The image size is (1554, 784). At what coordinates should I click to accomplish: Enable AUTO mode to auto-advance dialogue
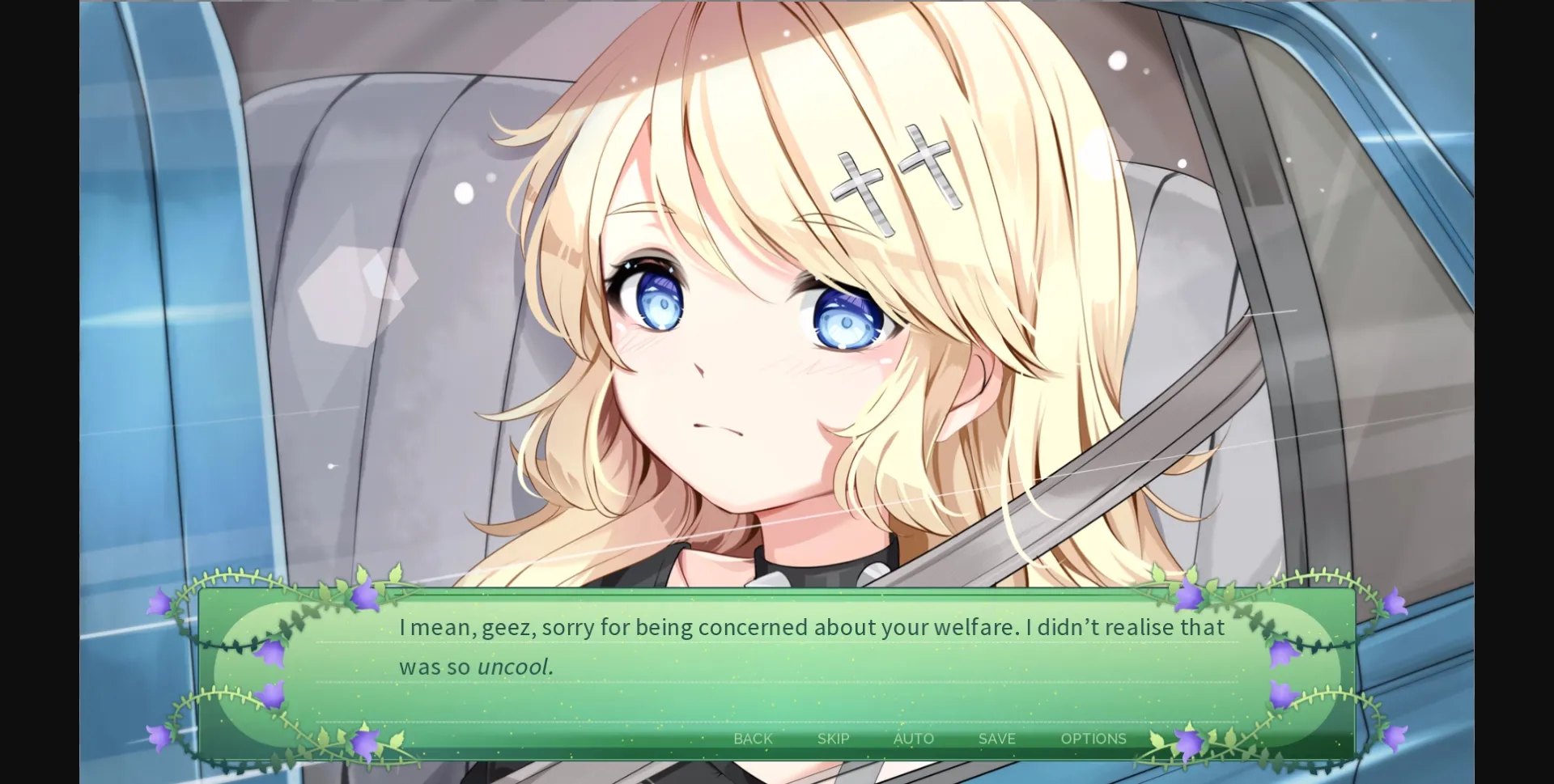click(914, 738)
